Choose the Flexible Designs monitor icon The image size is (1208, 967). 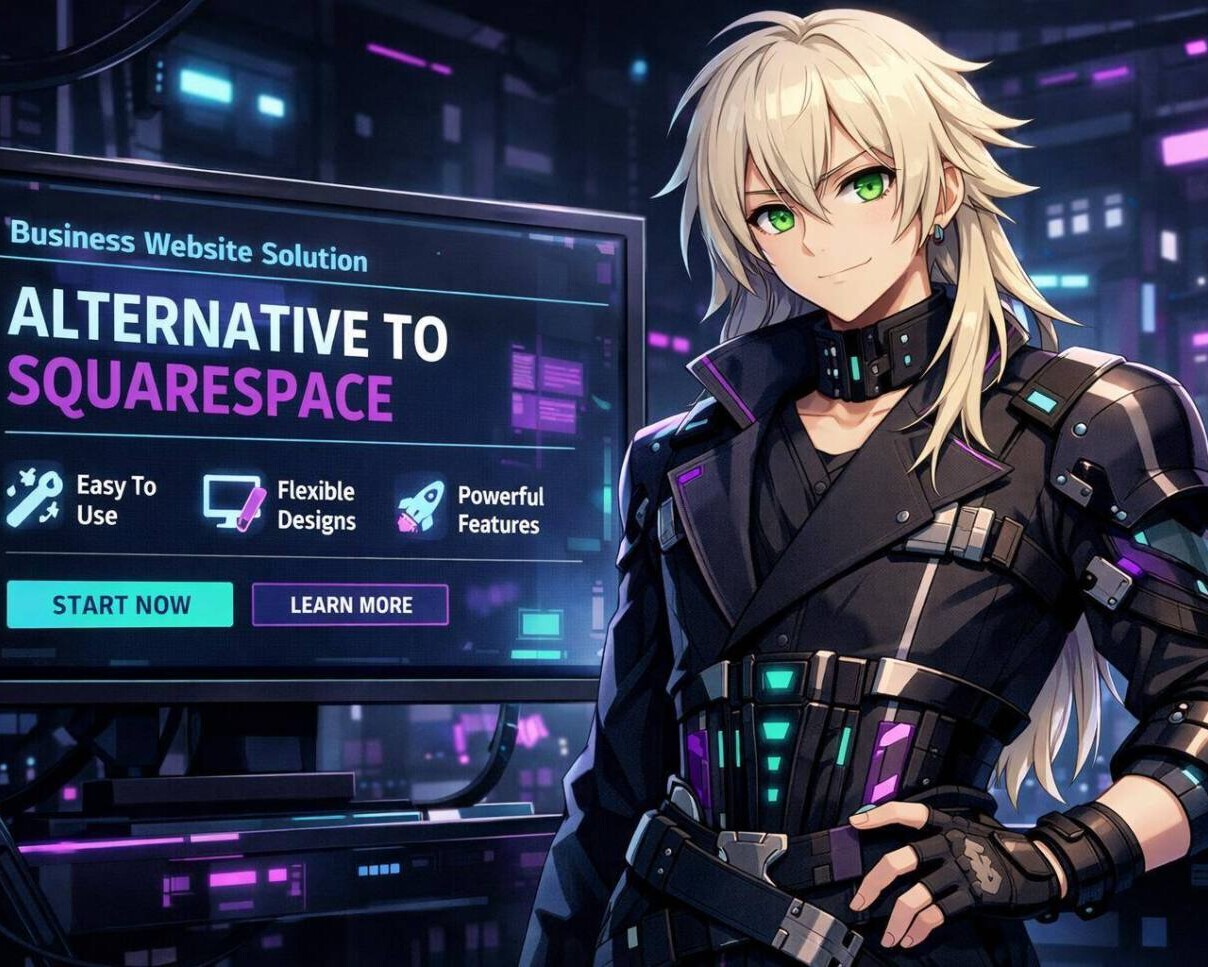pyautogui.click(x=234, y=501)
